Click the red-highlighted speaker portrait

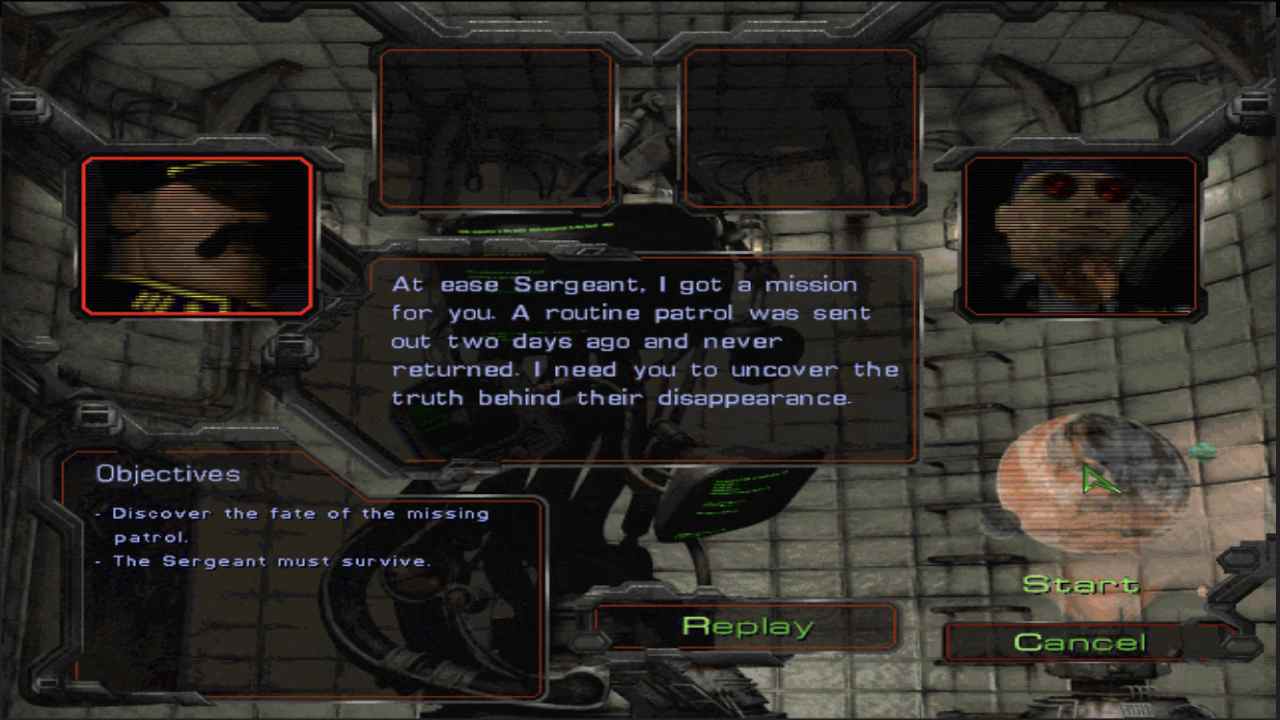pyautogui.click(x=196, y=235)
